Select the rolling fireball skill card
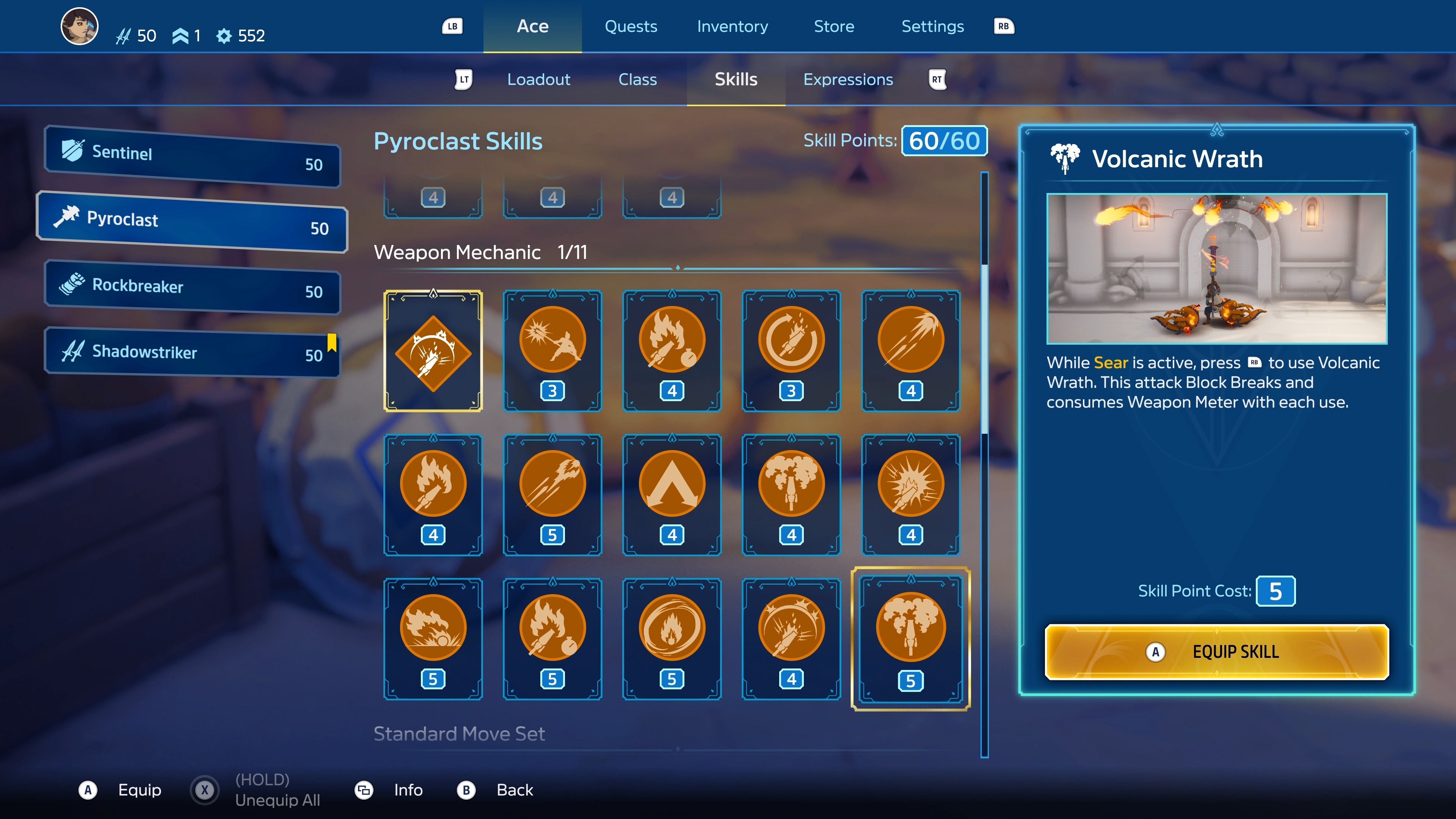Viewport: 1456px width, 819px height. click(433, 639)
